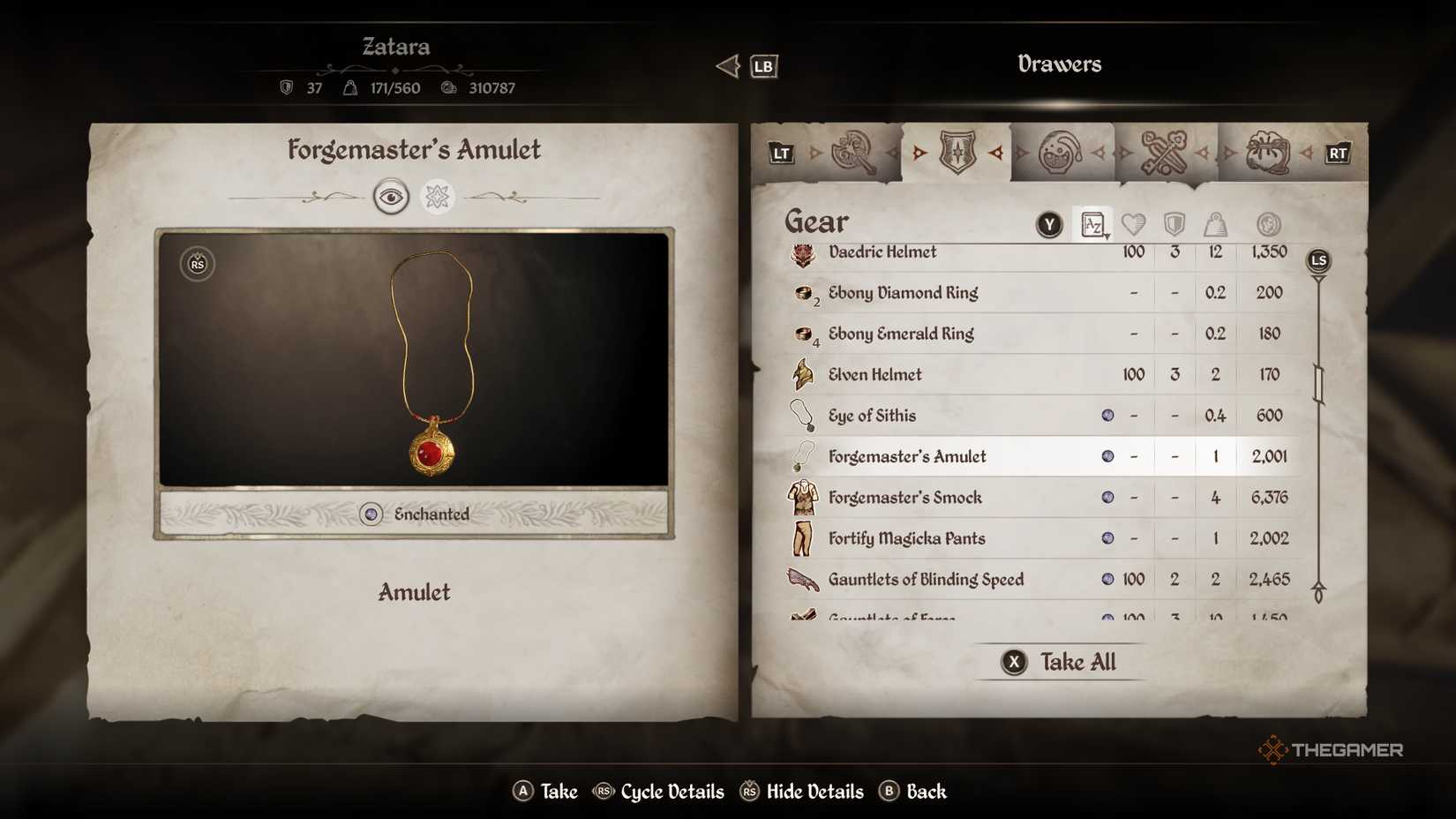Select the Forgemaster's Smock in the Gear list
1456x819 pixels.
tap(904, 497)
